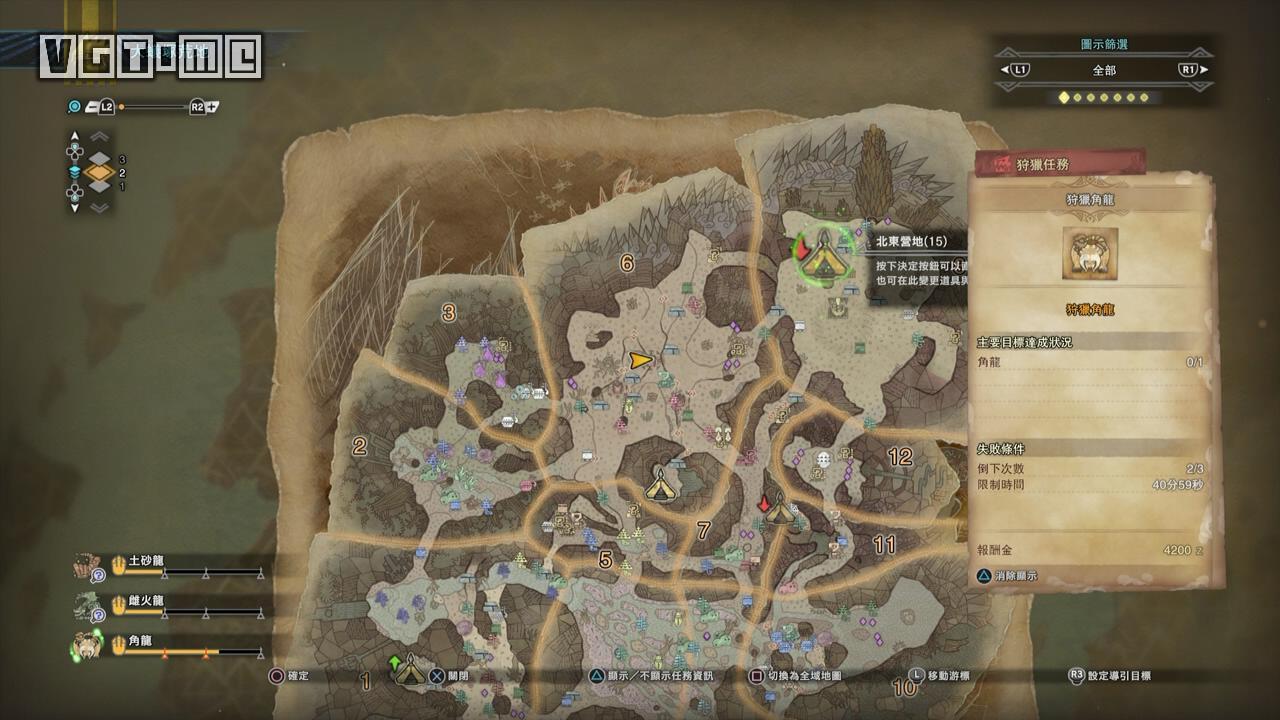Select the area 12 number marker
Image resolution: width=1280 pixels, height=720 pixels.
[x=900, y=457]
